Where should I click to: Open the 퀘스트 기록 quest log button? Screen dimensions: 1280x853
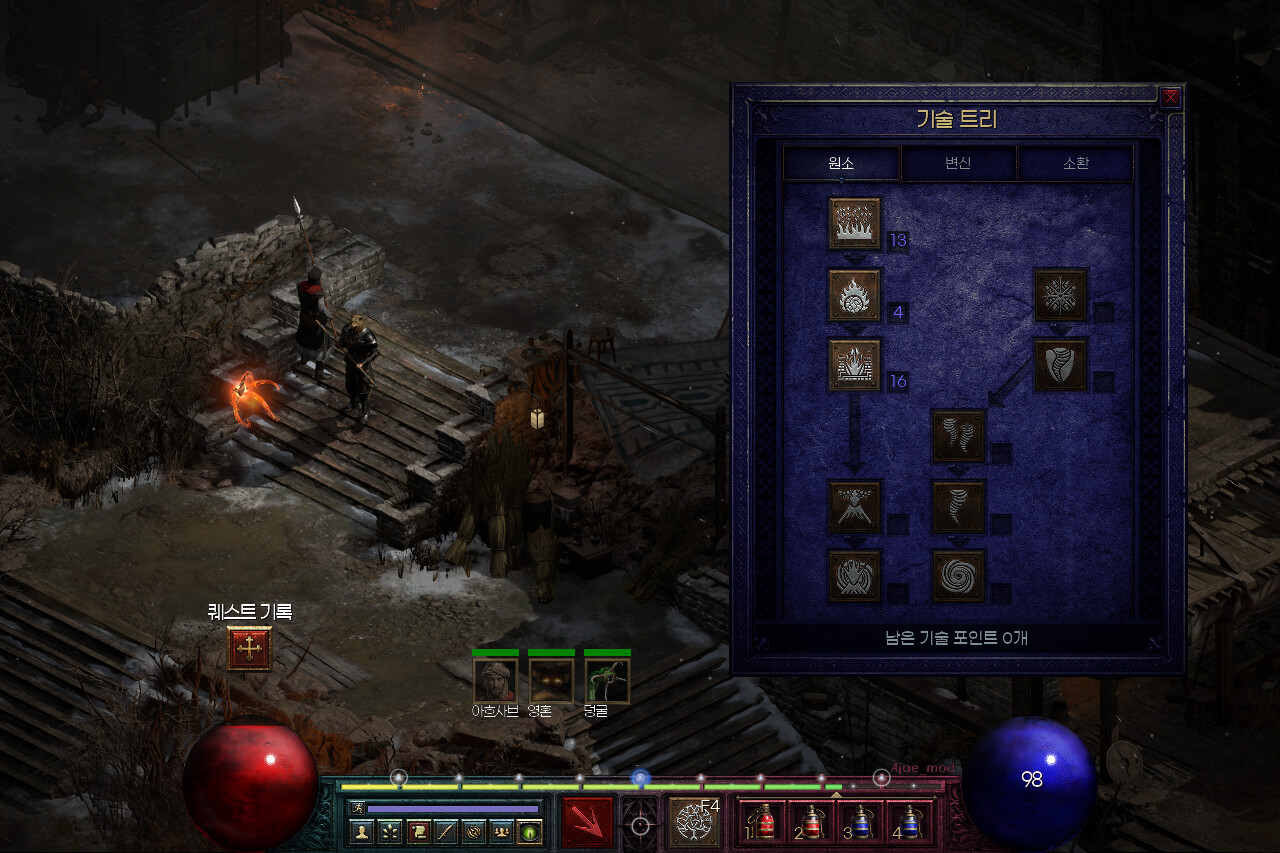[249, 649]
